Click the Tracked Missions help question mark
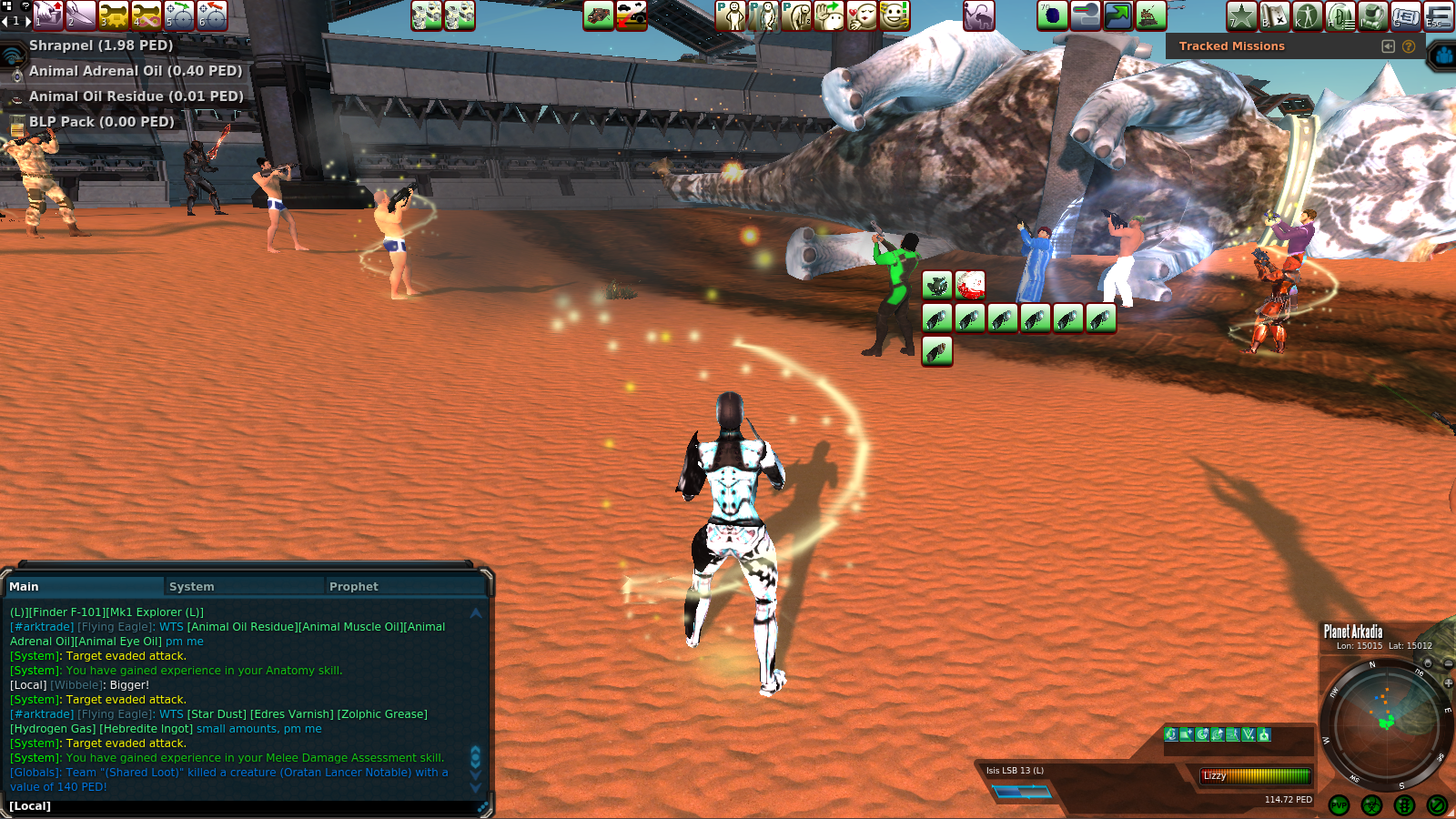Screen dimensions: 1456x819 coord(1409,46)
